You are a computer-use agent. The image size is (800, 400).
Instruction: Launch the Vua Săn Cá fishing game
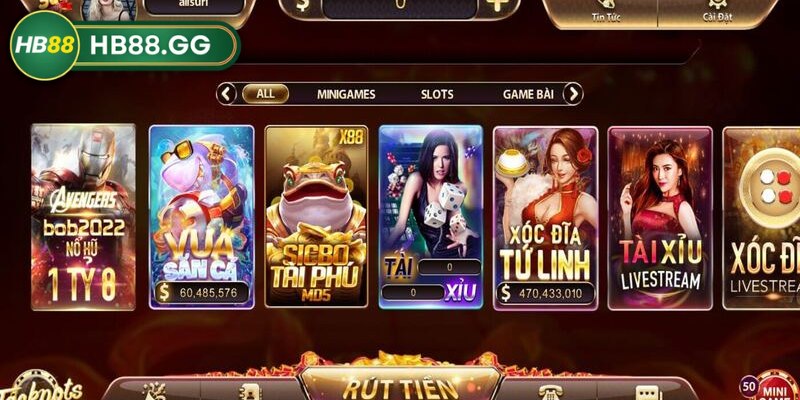click(x=201, y=215)
